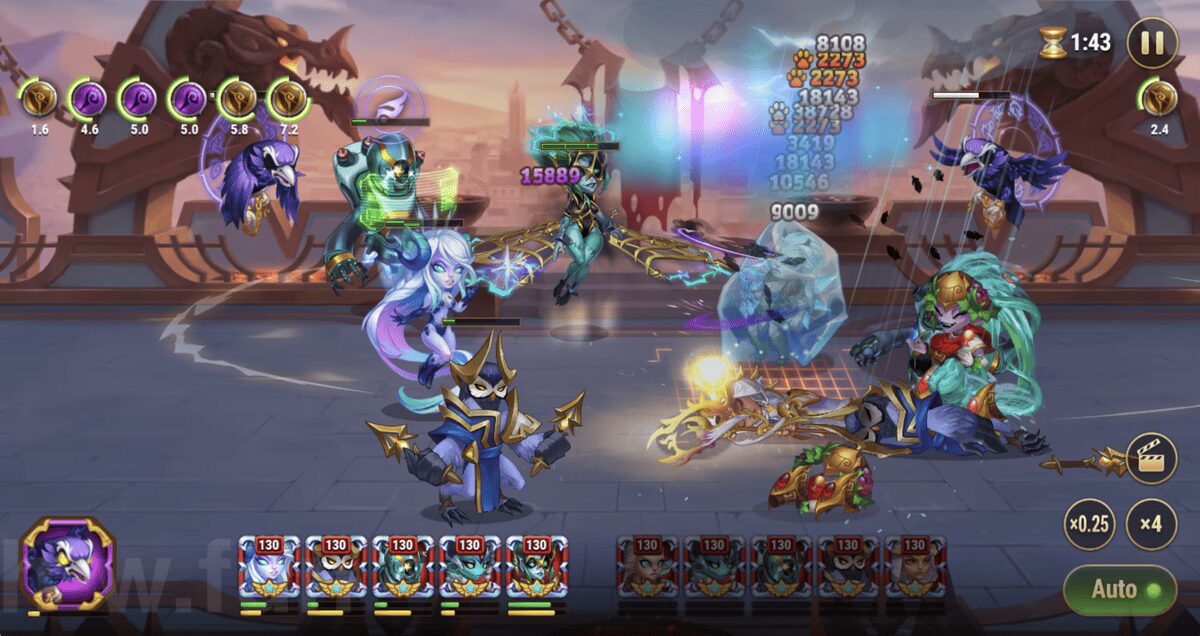Toggle the Auto battle button

tap(1119, 589)
